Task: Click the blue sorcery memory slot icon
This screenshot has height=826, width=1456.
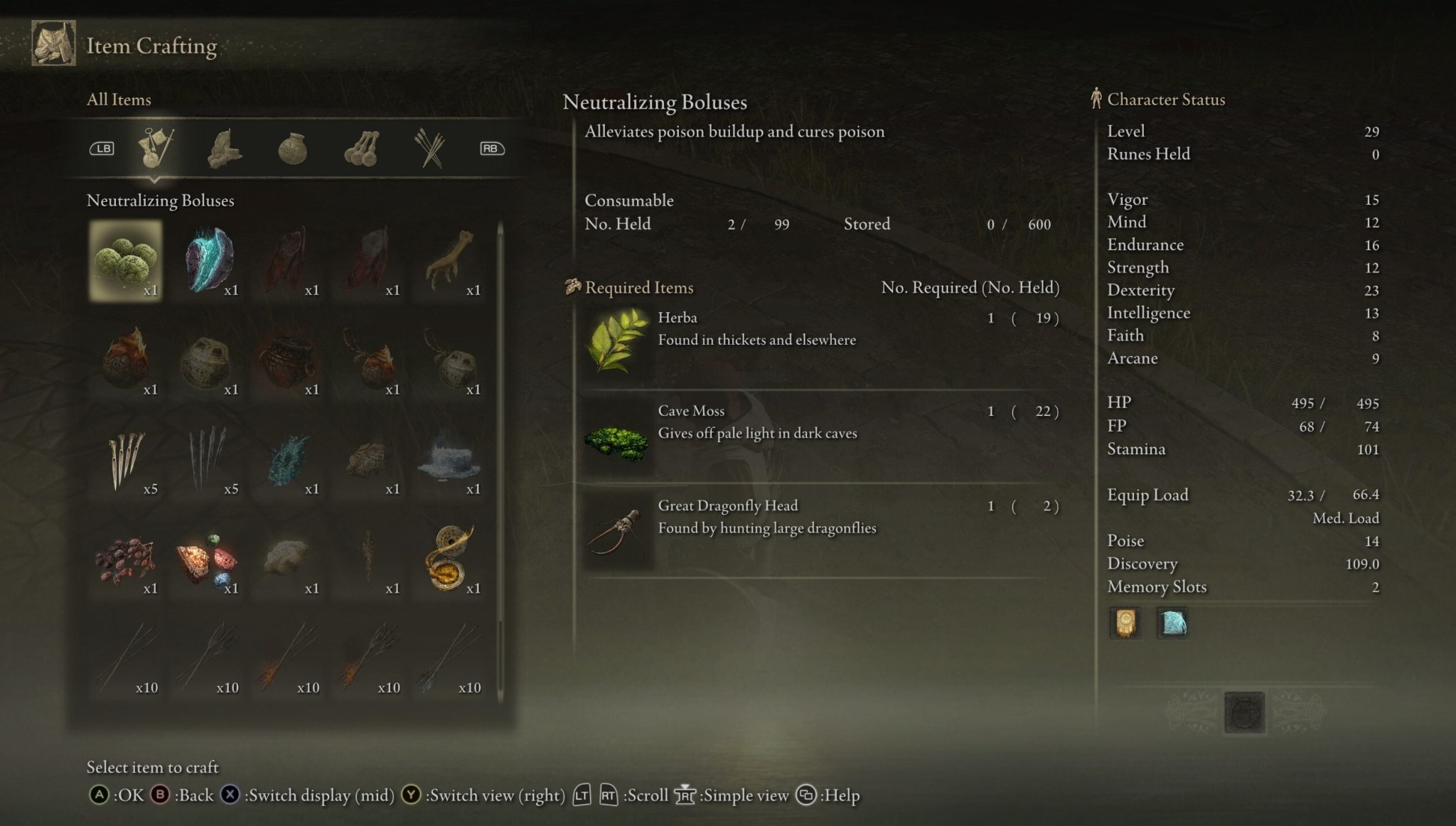Action: (x=1173, y=622)
